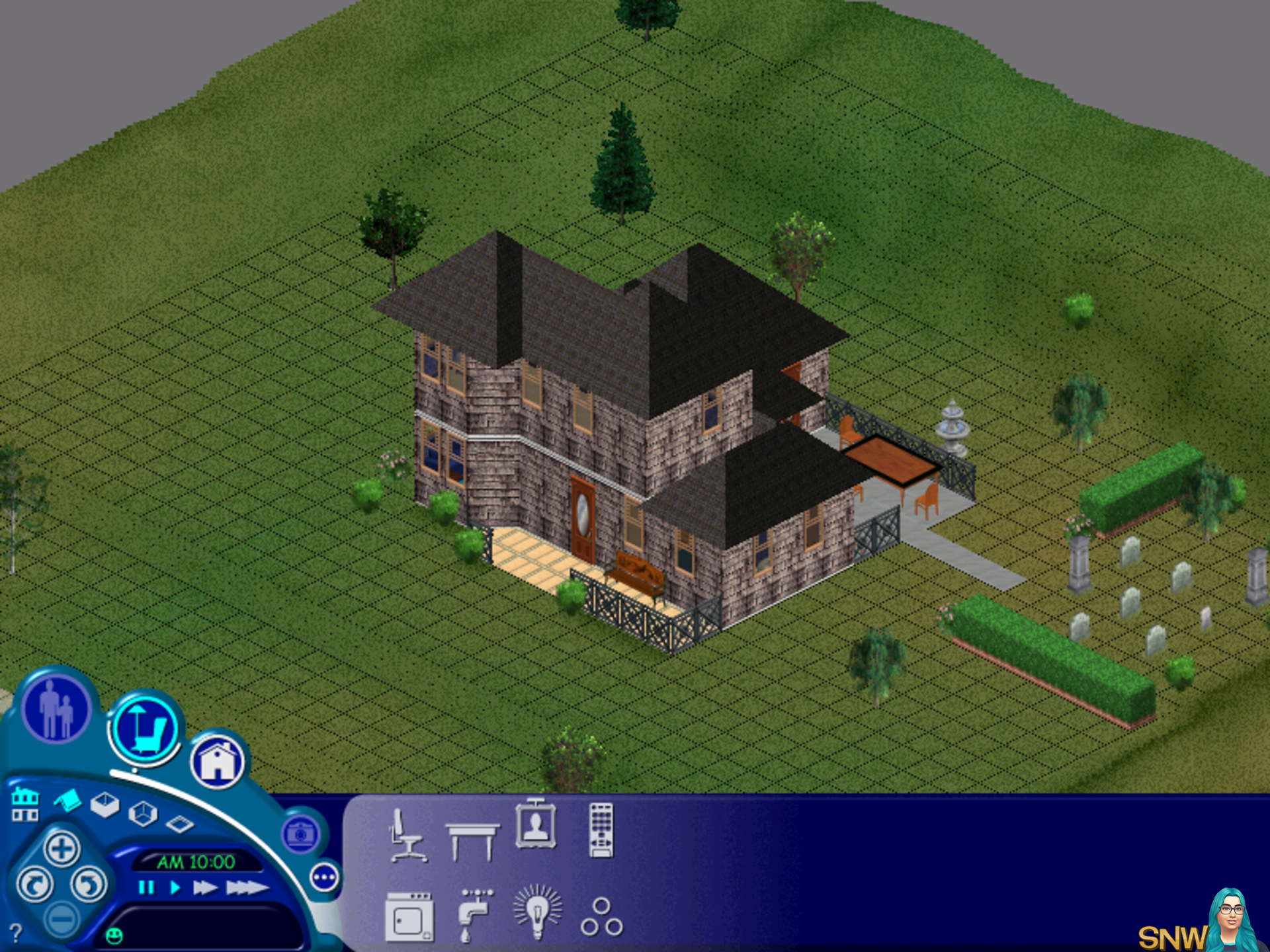Open help with the question mark
This screenshot has width=1270, height=952.
(16, 933)
